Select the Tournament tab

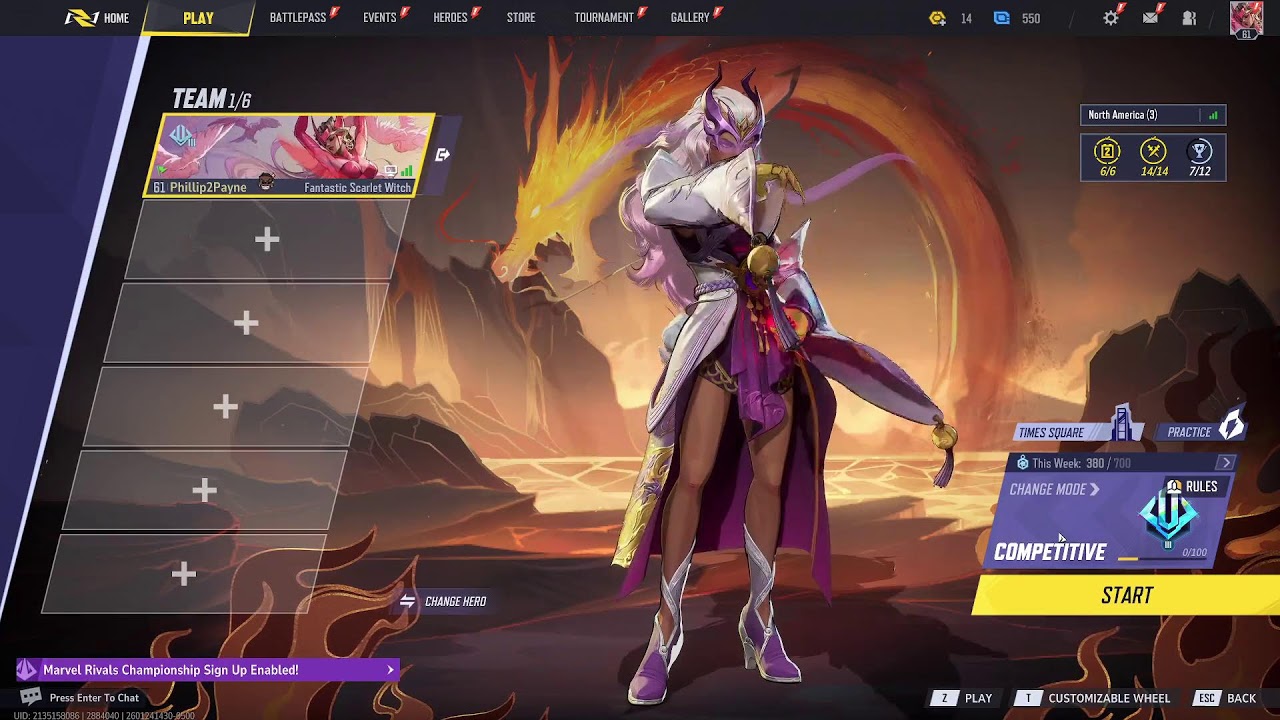pyautogui.click(x=604, y=18)
